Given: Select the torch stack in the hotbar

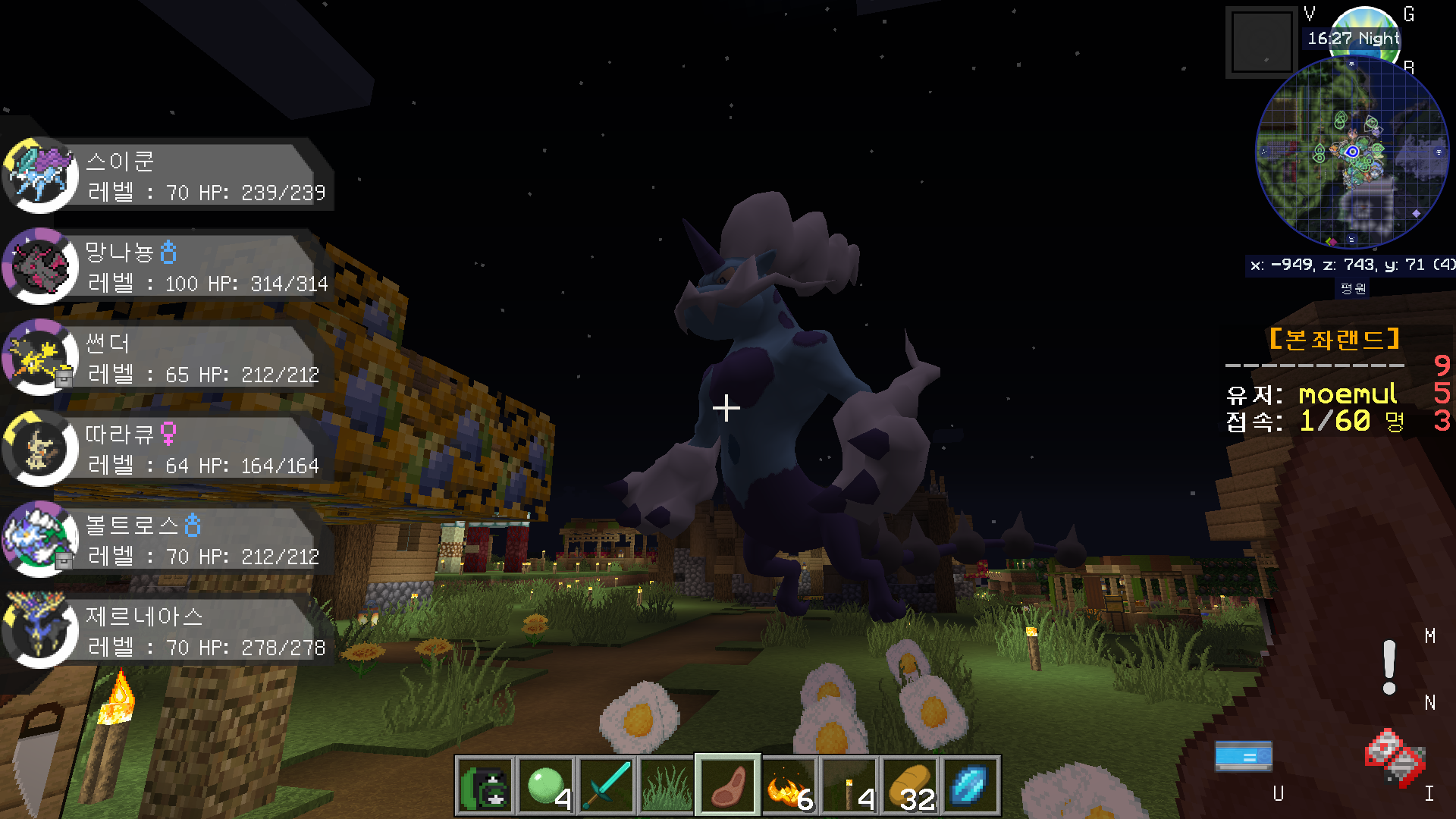Looking at the screenshot, I should [x=849, y=786].
